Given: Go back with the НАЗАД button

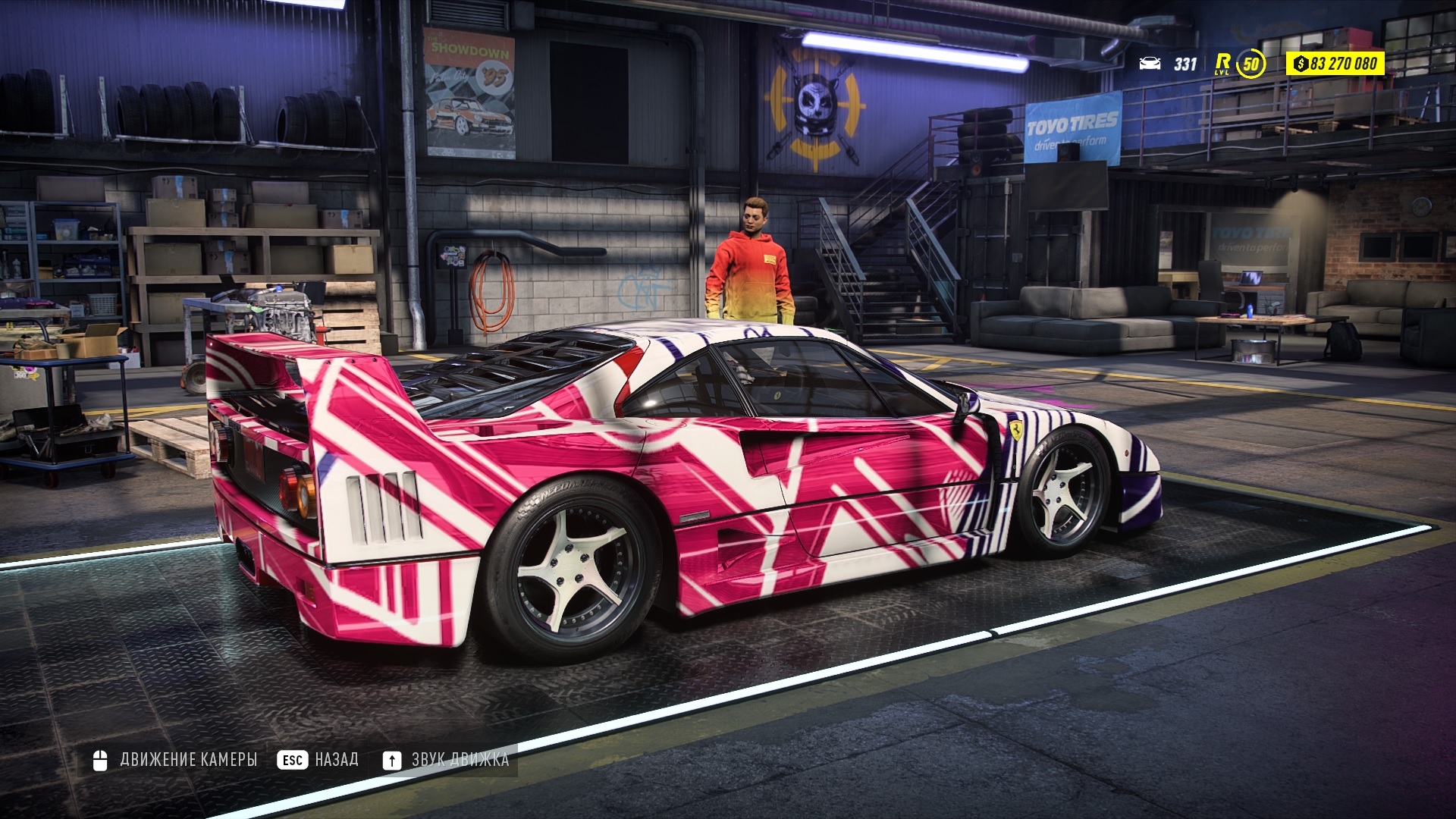Looking at the screenshot, I should (x=318, y=760).
